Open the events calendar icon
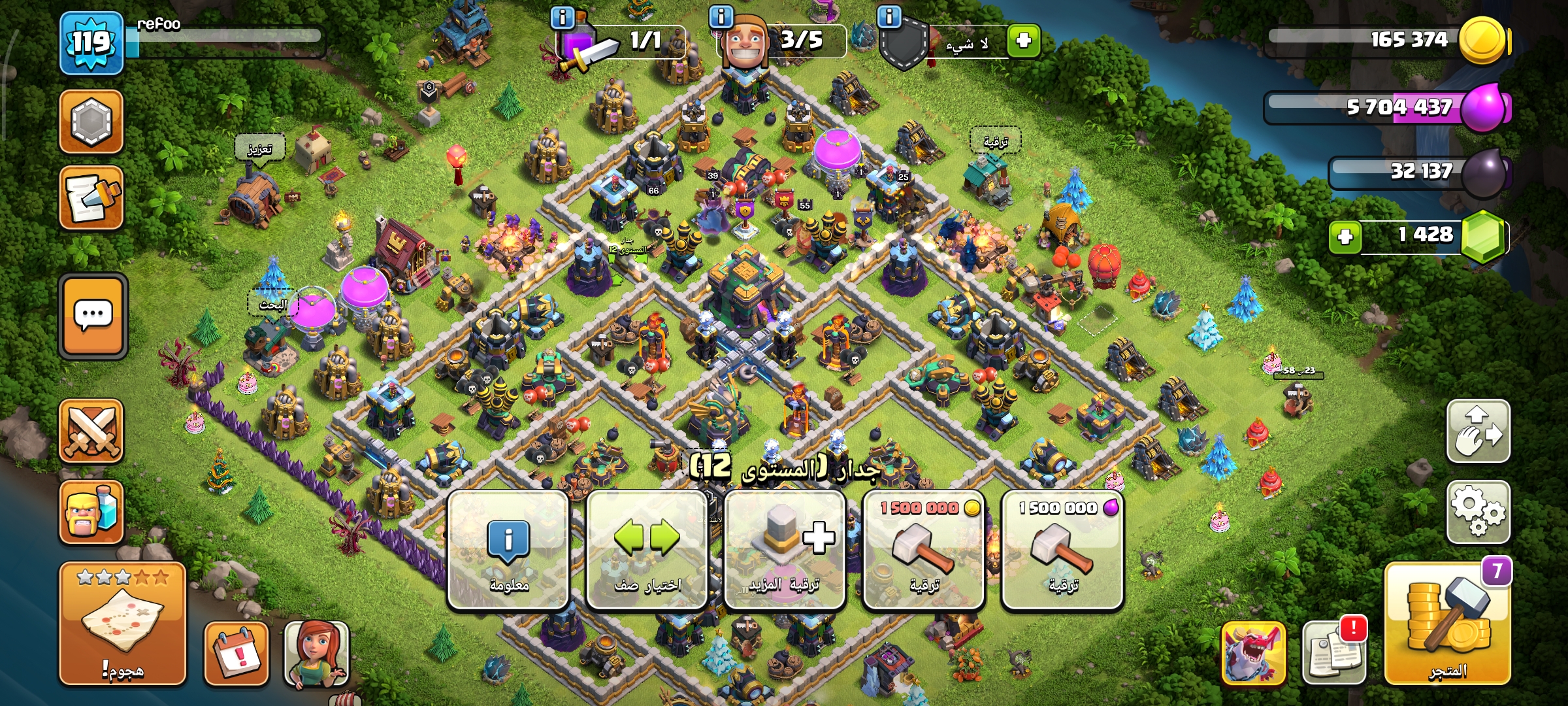1568x706 pixels. tap(237, 654)
